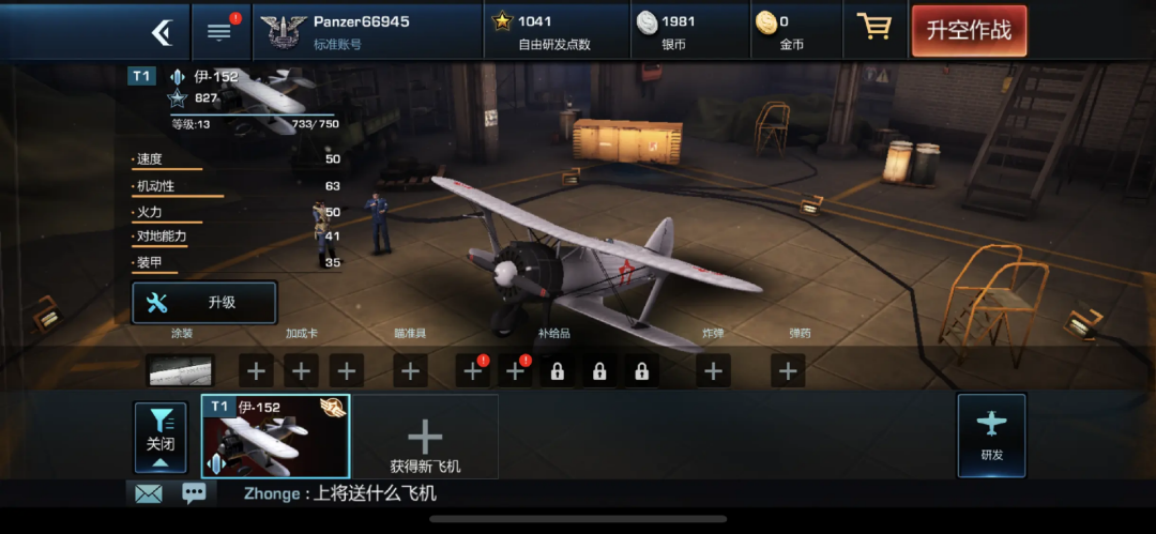1156x534 pixels.
Task: Select the 涂装 paint scheme slot
Action: pos(180,370)
